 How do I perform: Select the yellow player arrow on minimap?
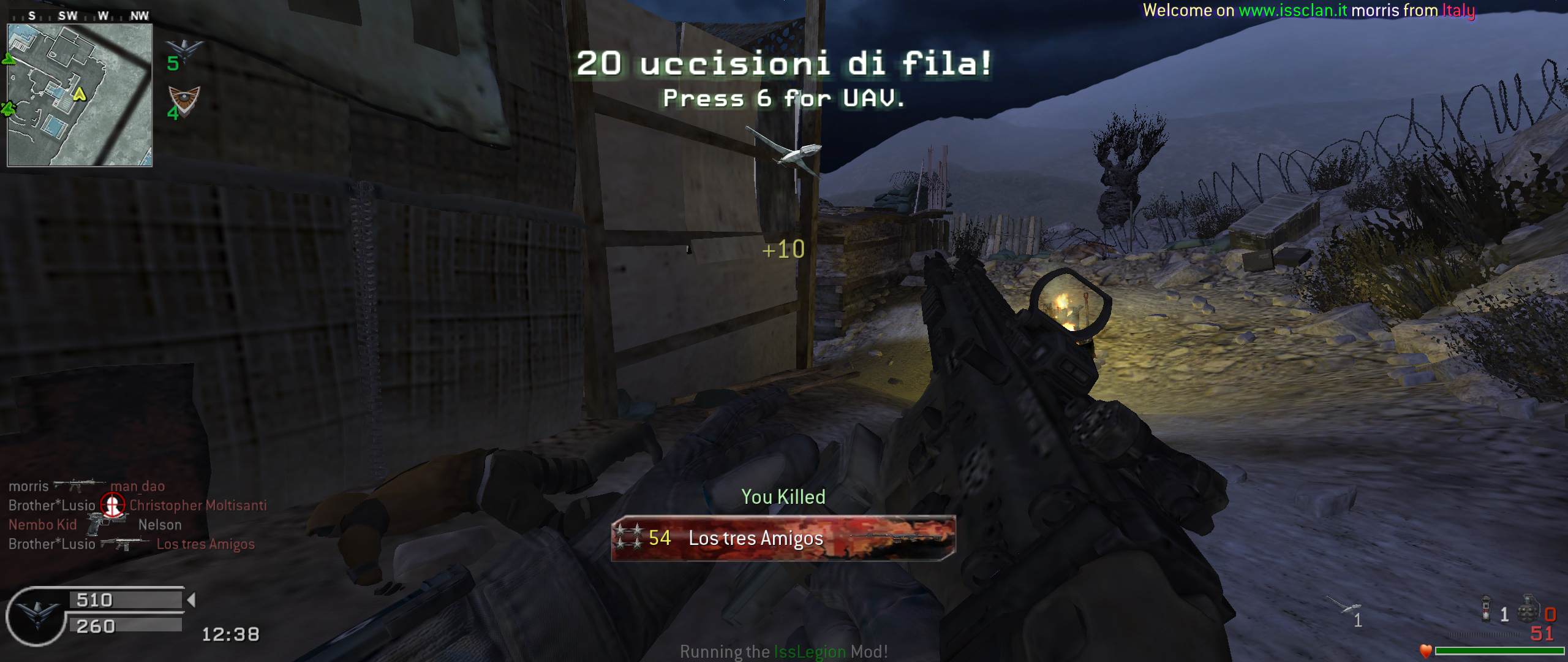79,94
